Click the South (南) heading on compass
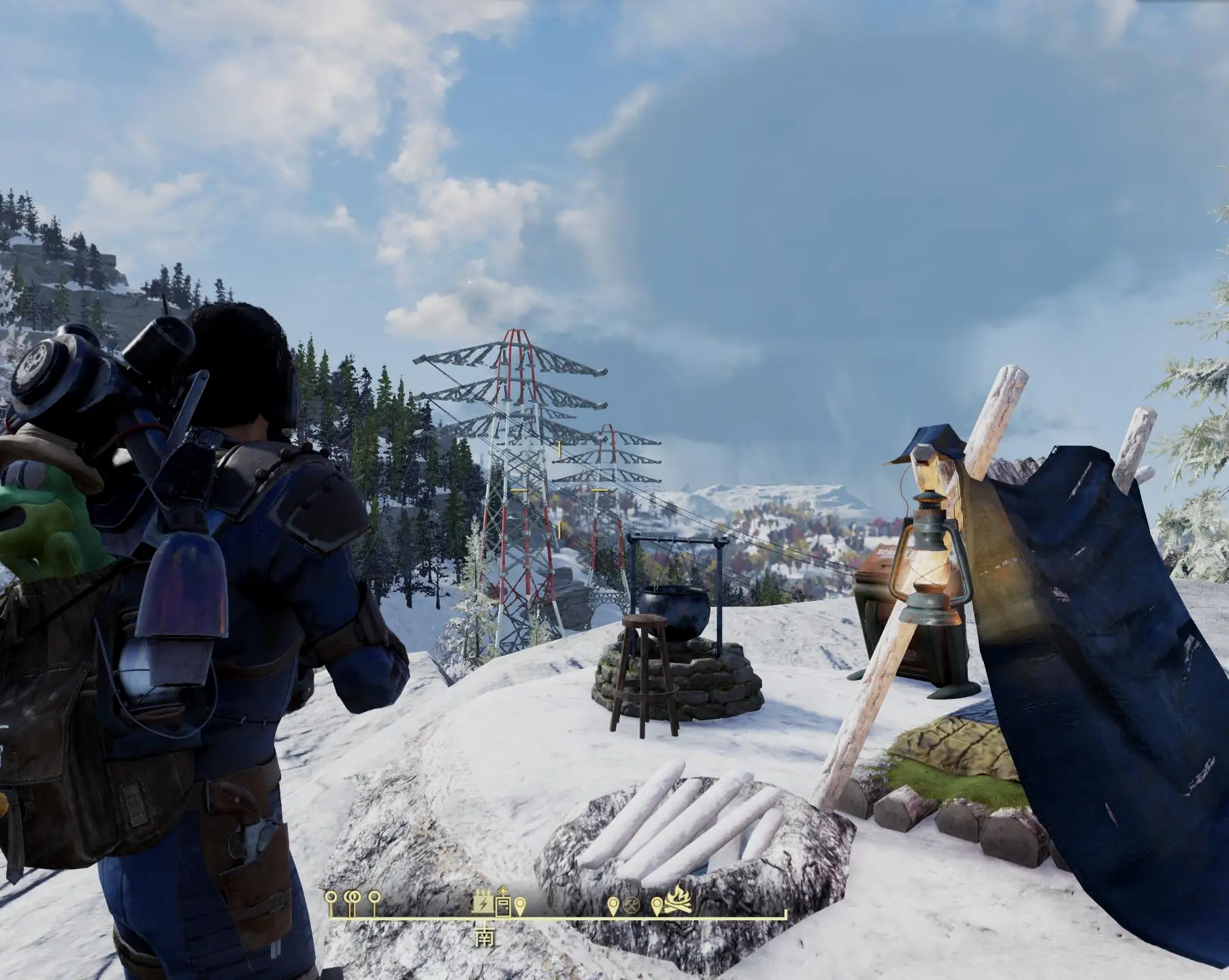 [x=485, y=937]
